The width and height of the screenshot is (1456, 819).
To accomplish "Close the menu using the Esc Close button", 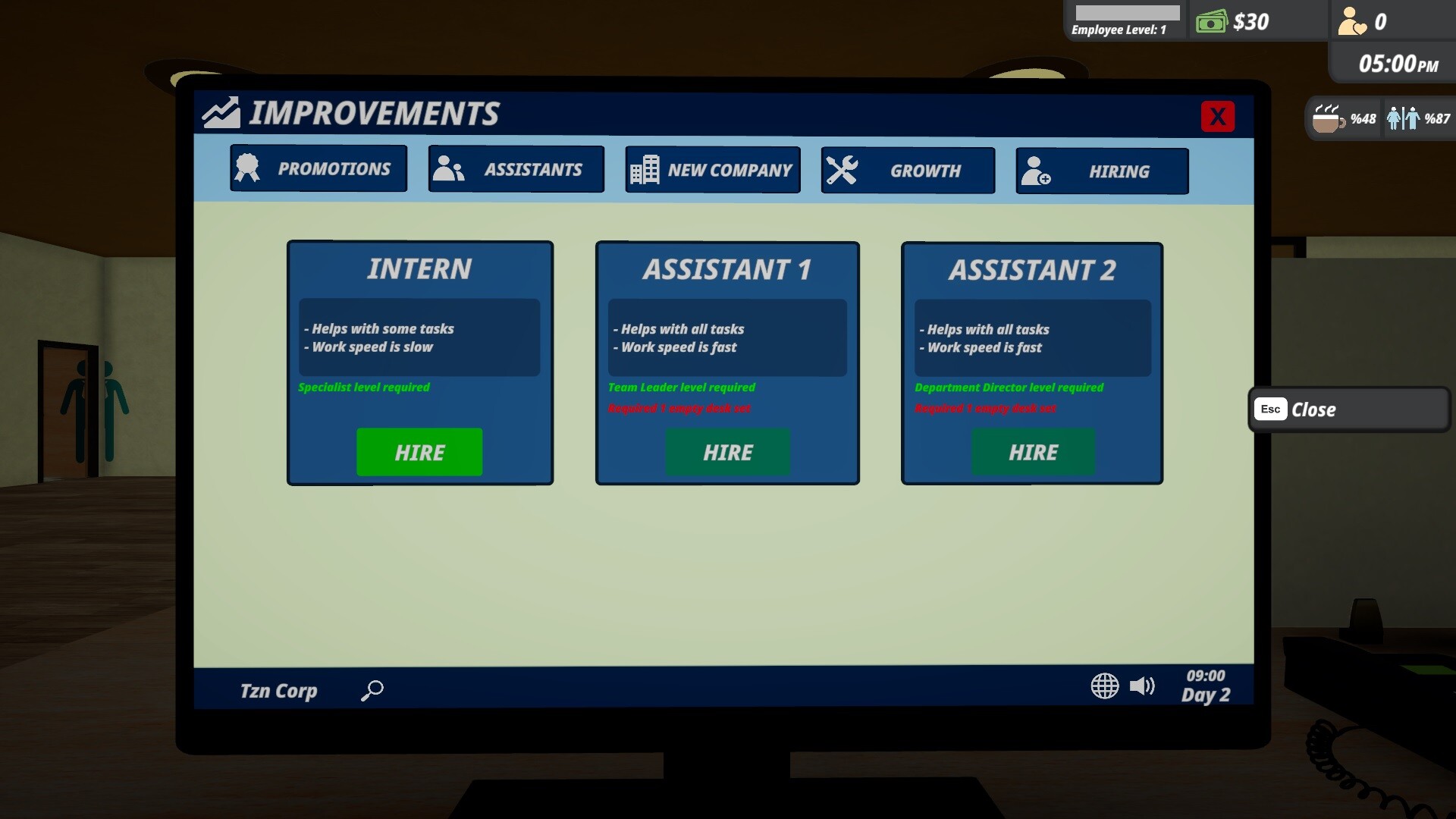I will 1348,409.
